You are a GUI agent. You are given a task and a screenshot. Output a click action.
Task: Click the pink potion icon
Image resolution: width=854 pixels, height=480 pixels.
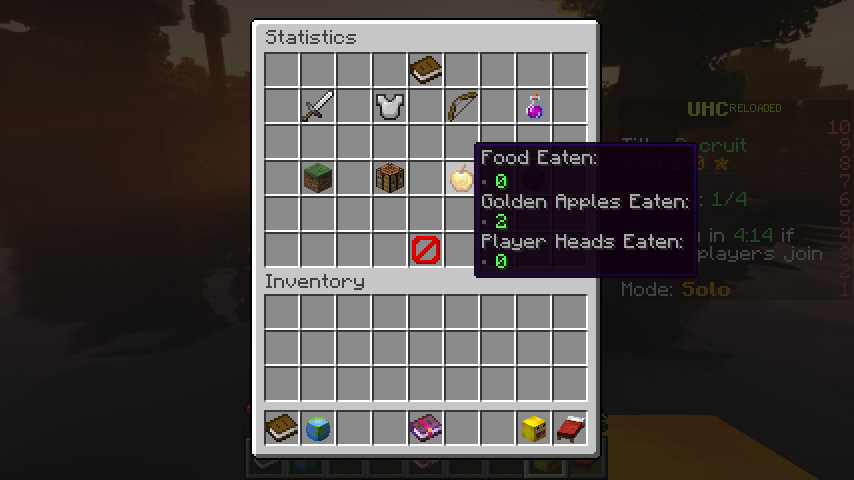click(x=534, y=106)
